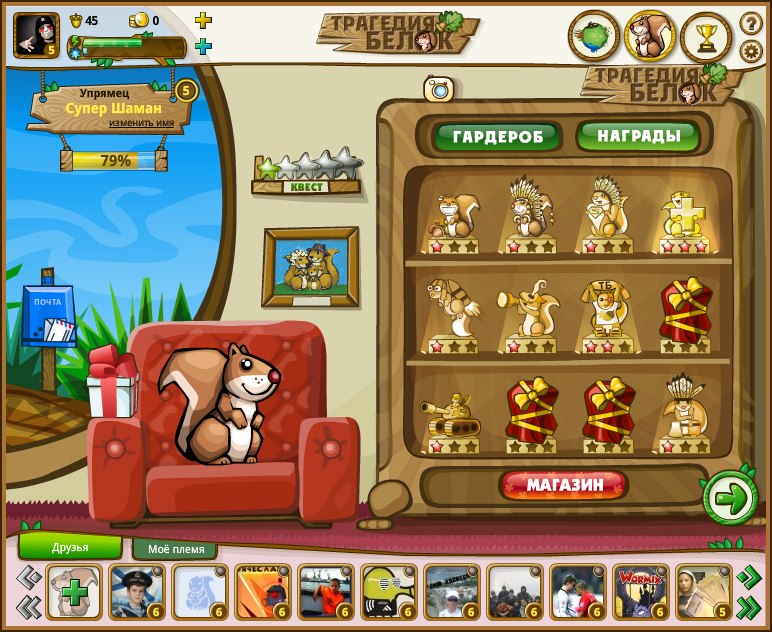The height and width of the screenshot is (632, 772).
Task: Open the mailbox labeled Почта
Action: 48,318
